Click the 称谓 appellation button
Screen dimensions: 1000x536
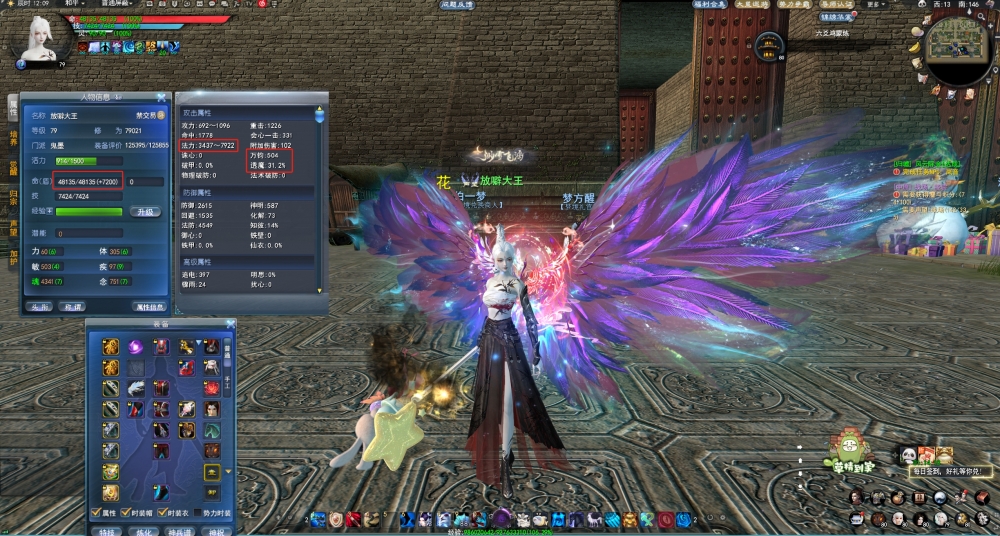tap(71, 307)
